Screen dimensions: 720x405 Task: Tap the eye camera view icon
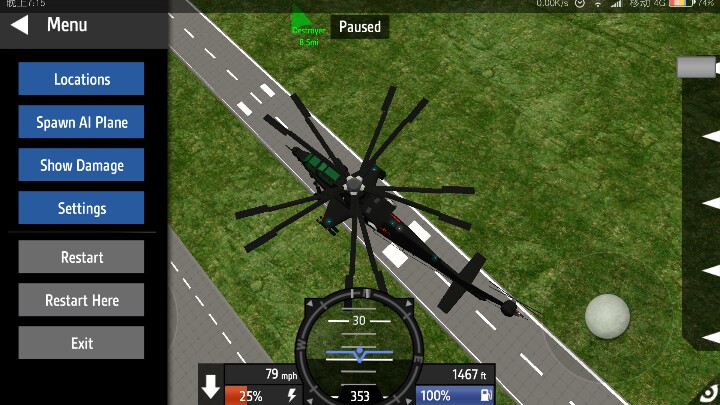pyautogui.click(x=709, y=393)
